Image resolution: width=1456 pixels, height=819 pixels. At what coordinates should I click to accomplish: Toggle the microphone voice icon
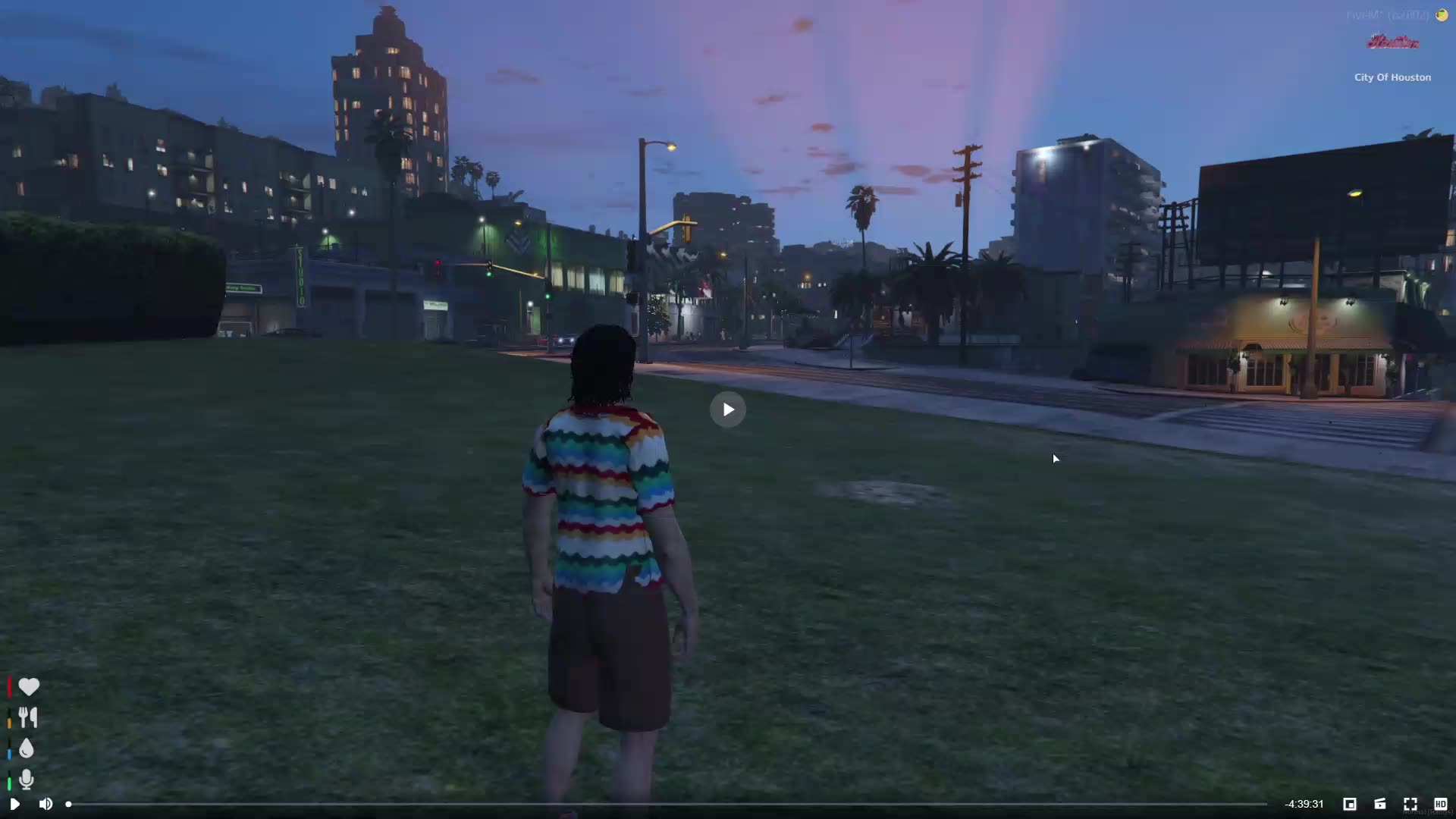[x=27, y=779]
